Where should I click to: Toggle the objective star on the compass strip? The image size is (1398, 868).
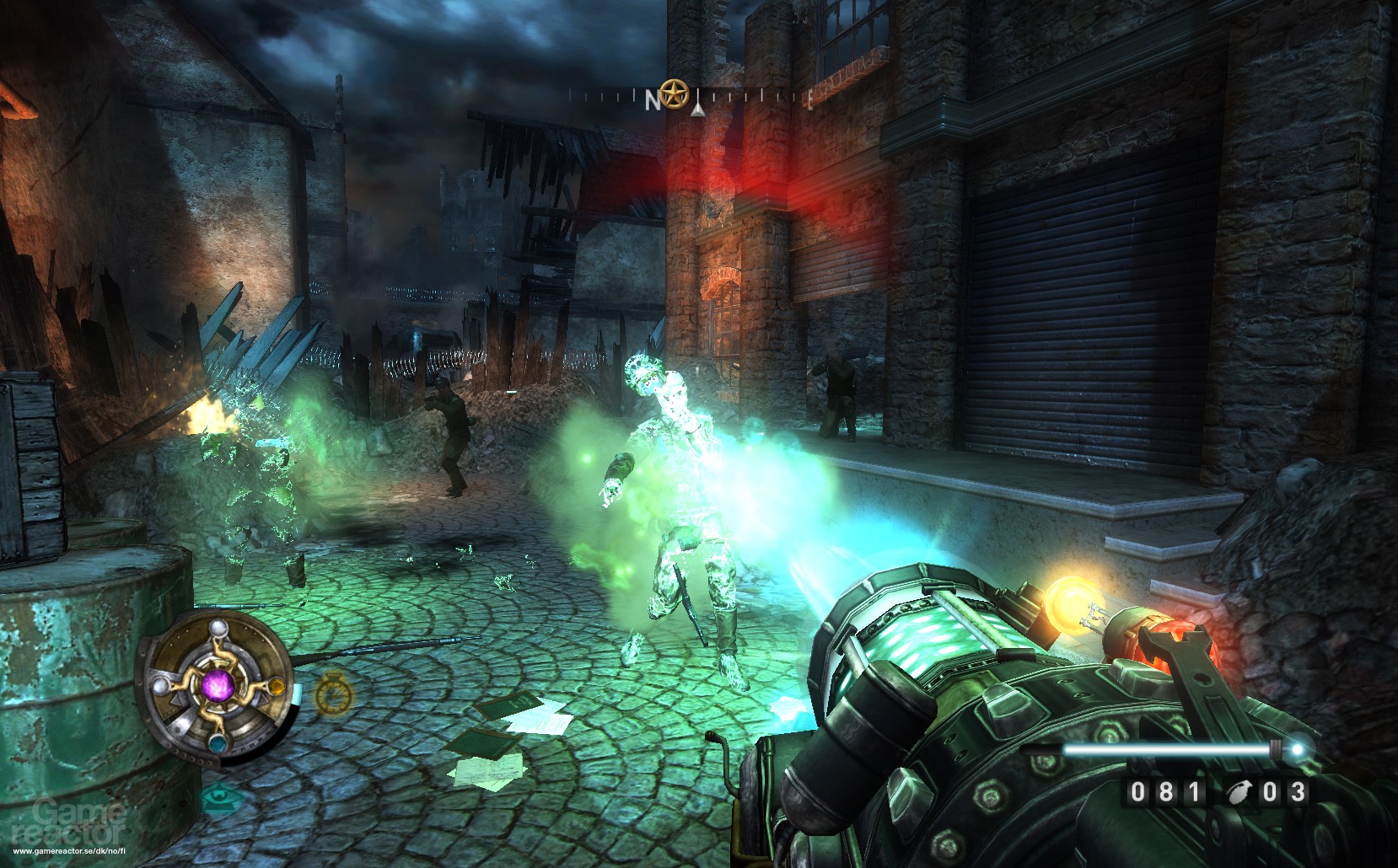click(674, 95)
